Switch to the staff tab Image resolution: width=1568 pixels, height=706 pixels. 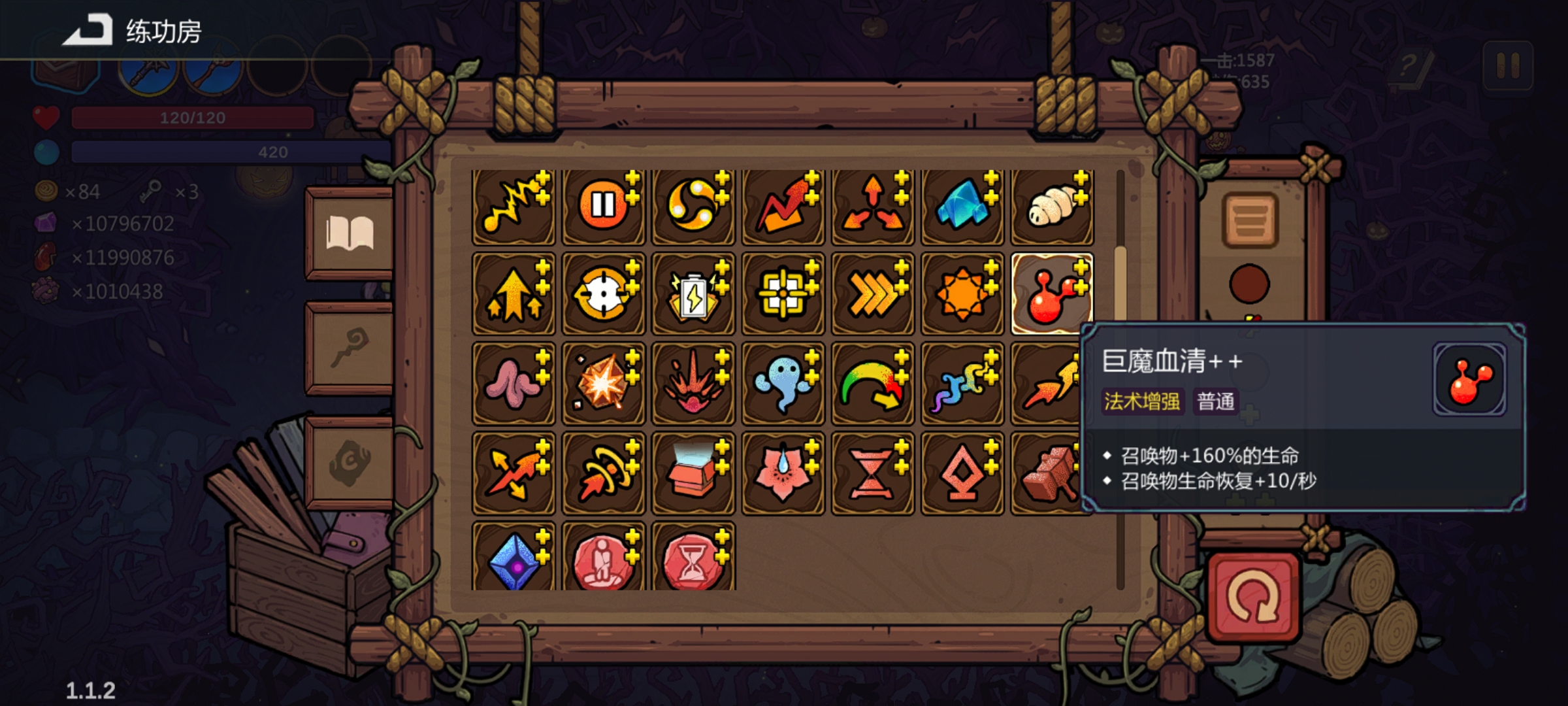point(350,348)
